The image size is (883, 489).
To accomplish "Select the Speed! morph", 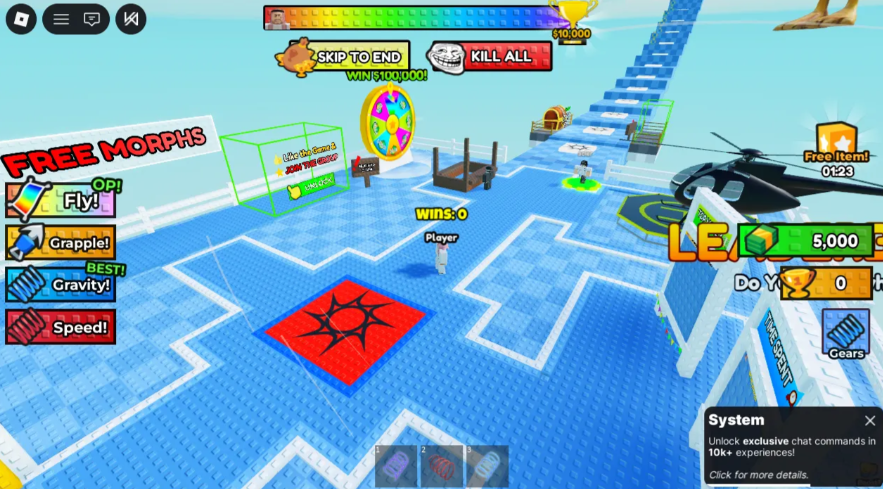I will [61, 327].
